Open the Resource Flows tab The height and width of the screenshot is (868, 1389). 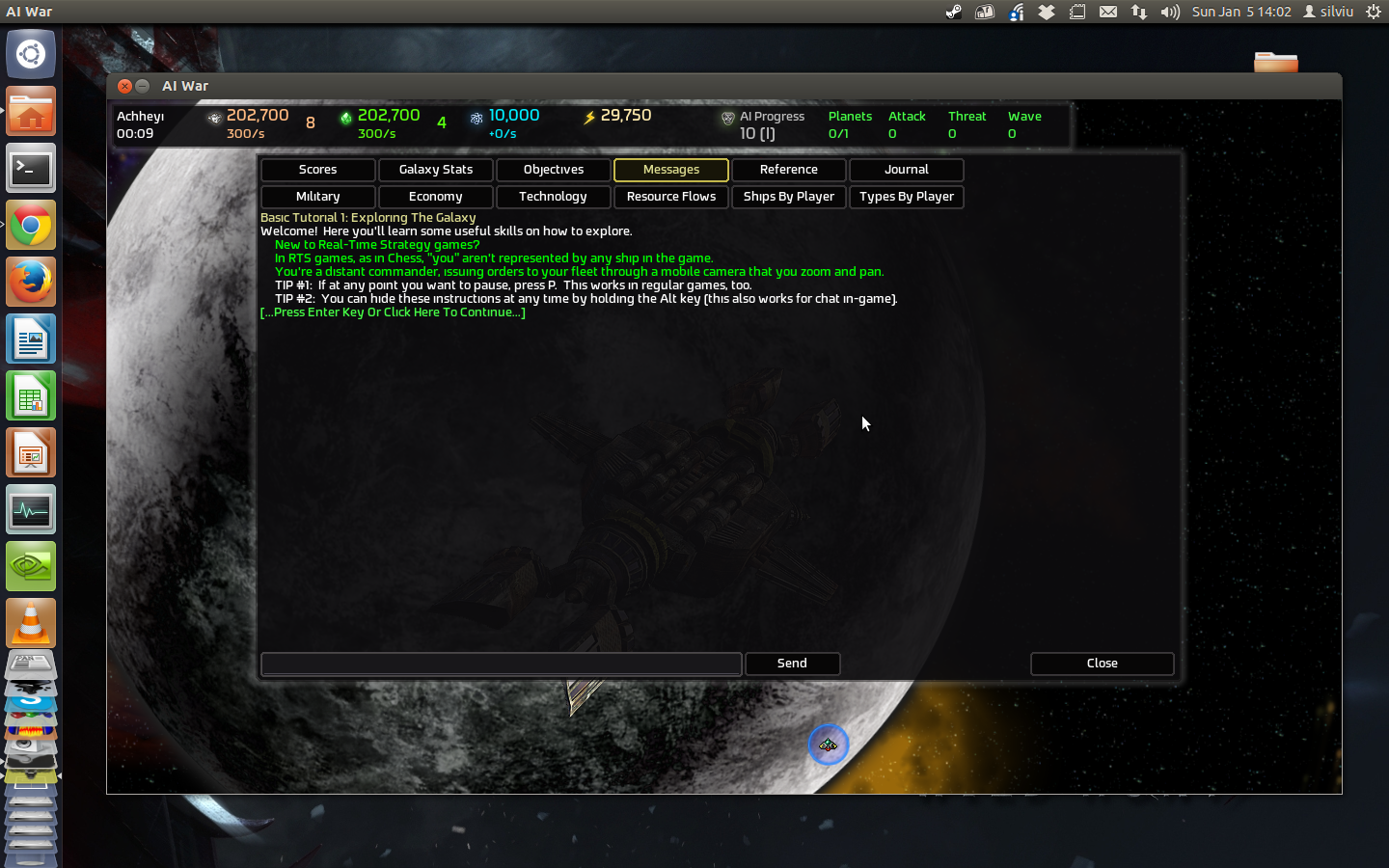[x=670, y=197]
